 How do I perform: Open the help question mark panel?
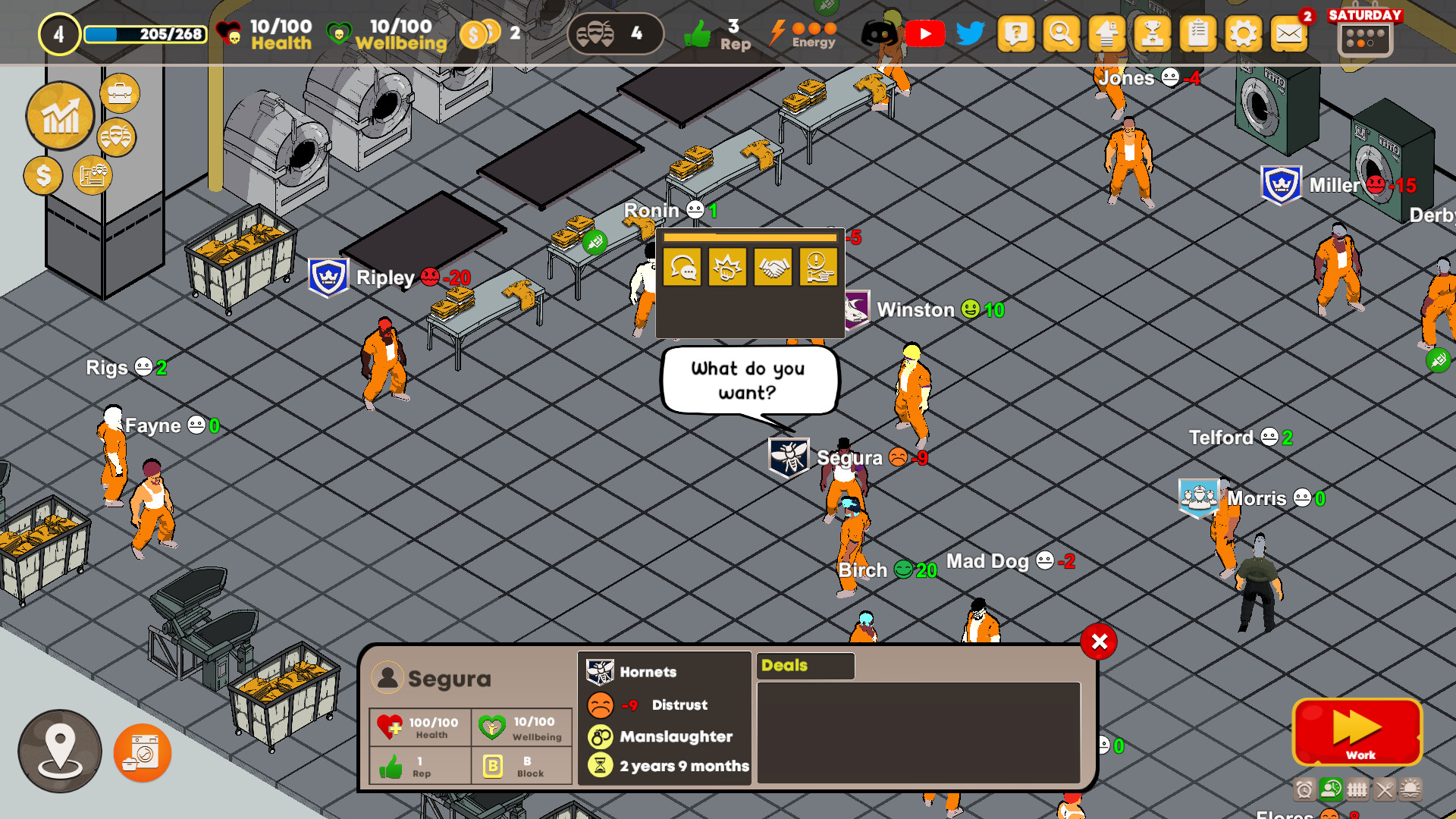(x=1016, y=34)
